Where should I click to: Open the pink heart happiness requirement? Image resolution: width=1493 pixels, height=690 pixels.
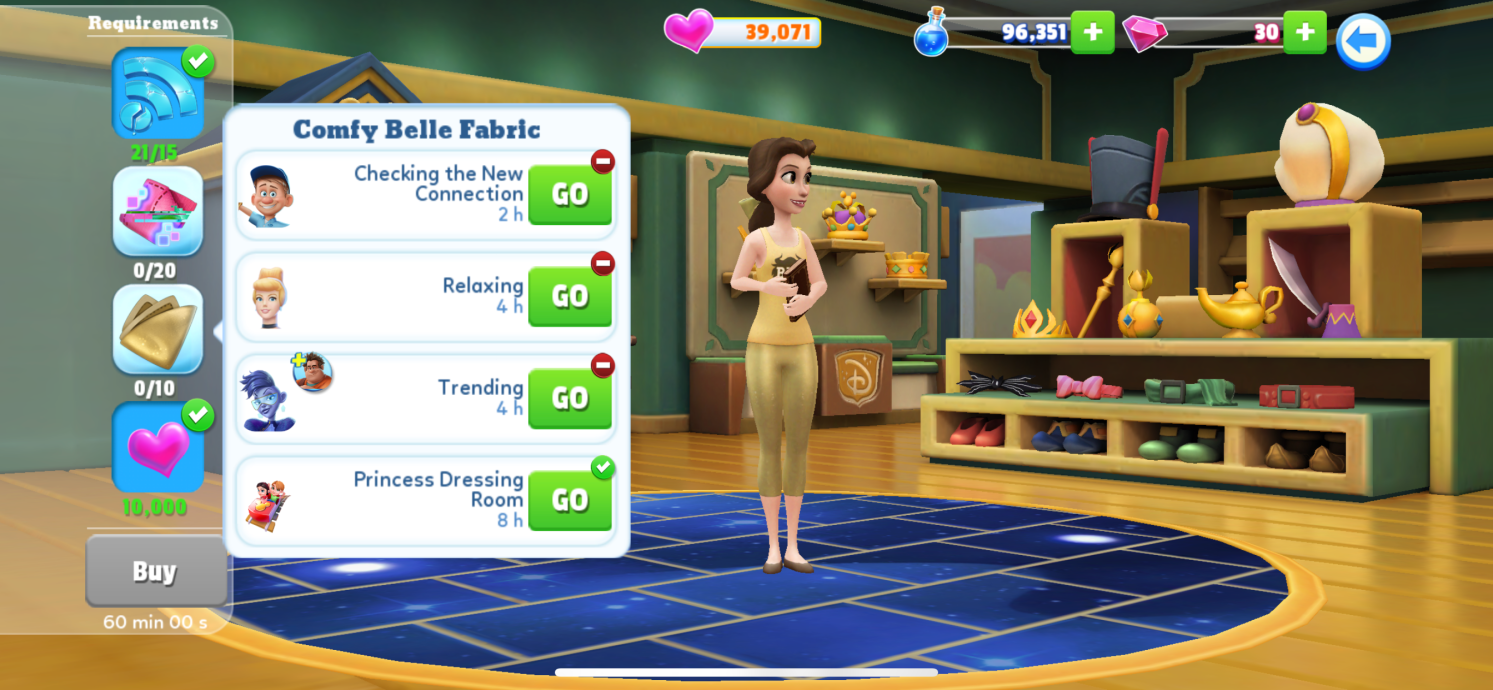click(158, 447)
